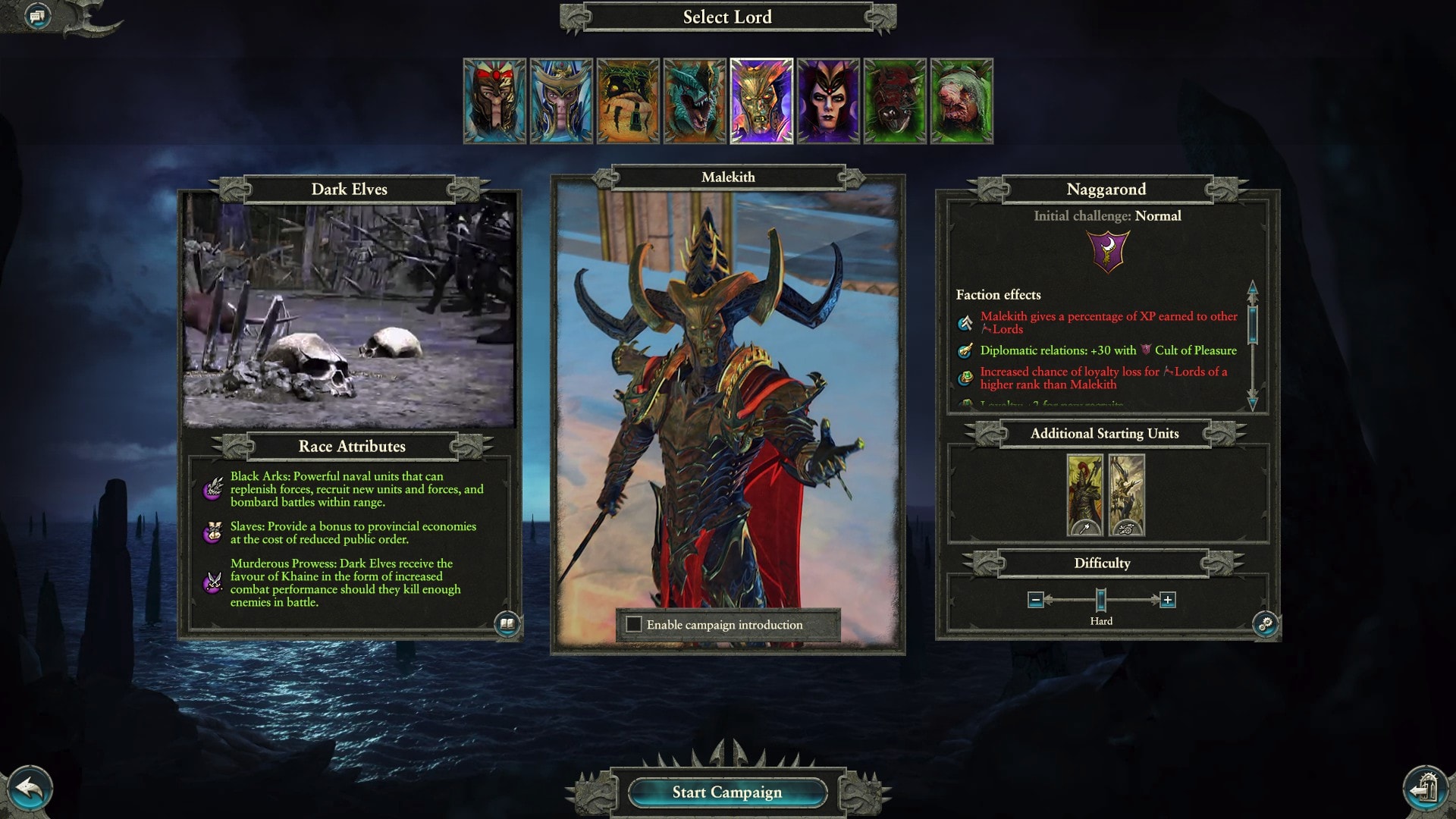Open the chat icon in top corner
The width and height of the screenshot is (1456, 819).
tap(37, 16)
